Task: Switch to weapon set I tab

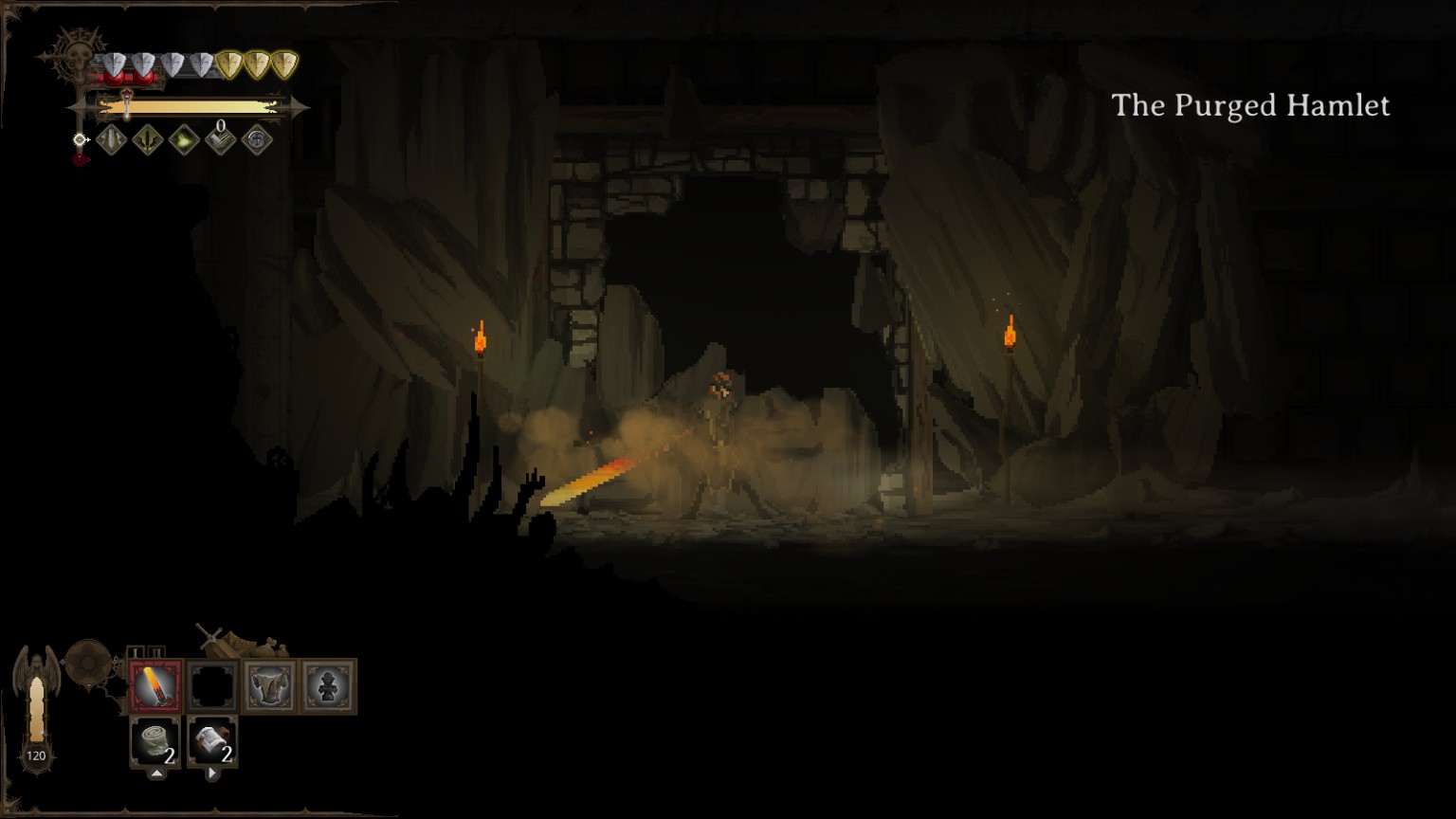Action: coord(136,652)
